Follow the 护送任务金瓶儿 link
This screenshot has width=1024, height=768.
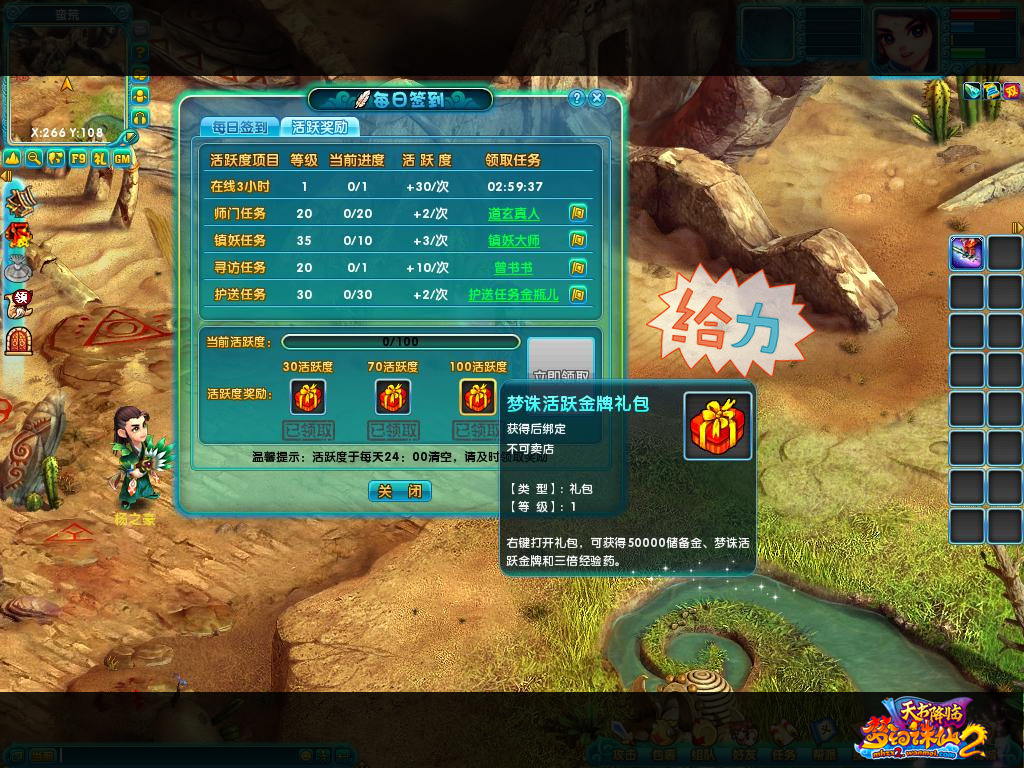click(x=513, y=294)
